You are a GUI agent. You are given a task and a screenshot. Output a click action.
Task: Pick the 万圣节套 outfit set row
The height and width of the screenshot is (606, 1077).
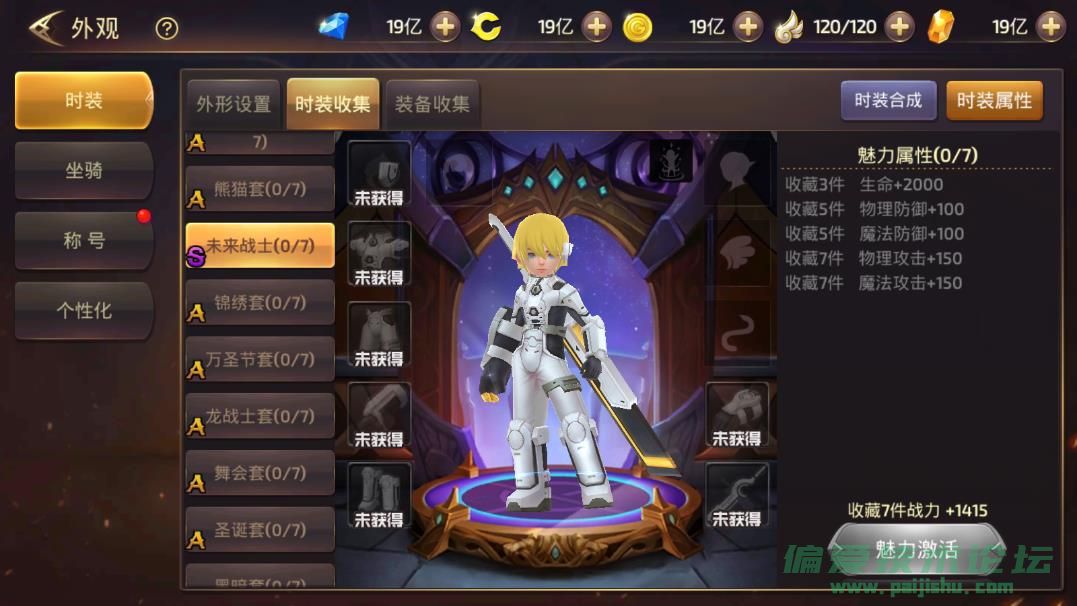[x=260, y=359]
